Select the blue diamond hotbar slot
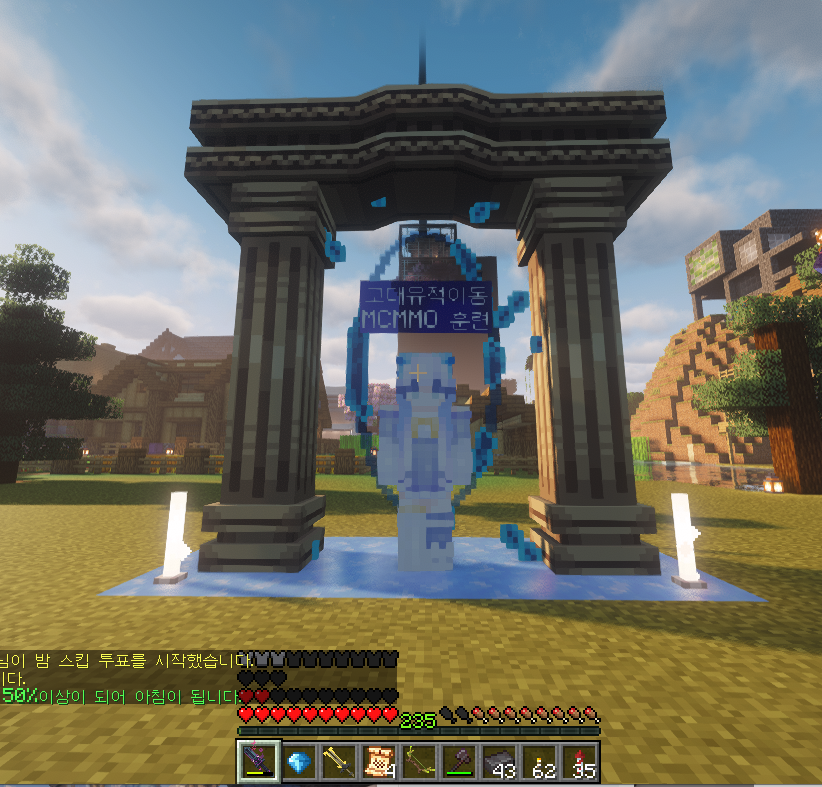The image size is (822, 787). pos(299,762)
